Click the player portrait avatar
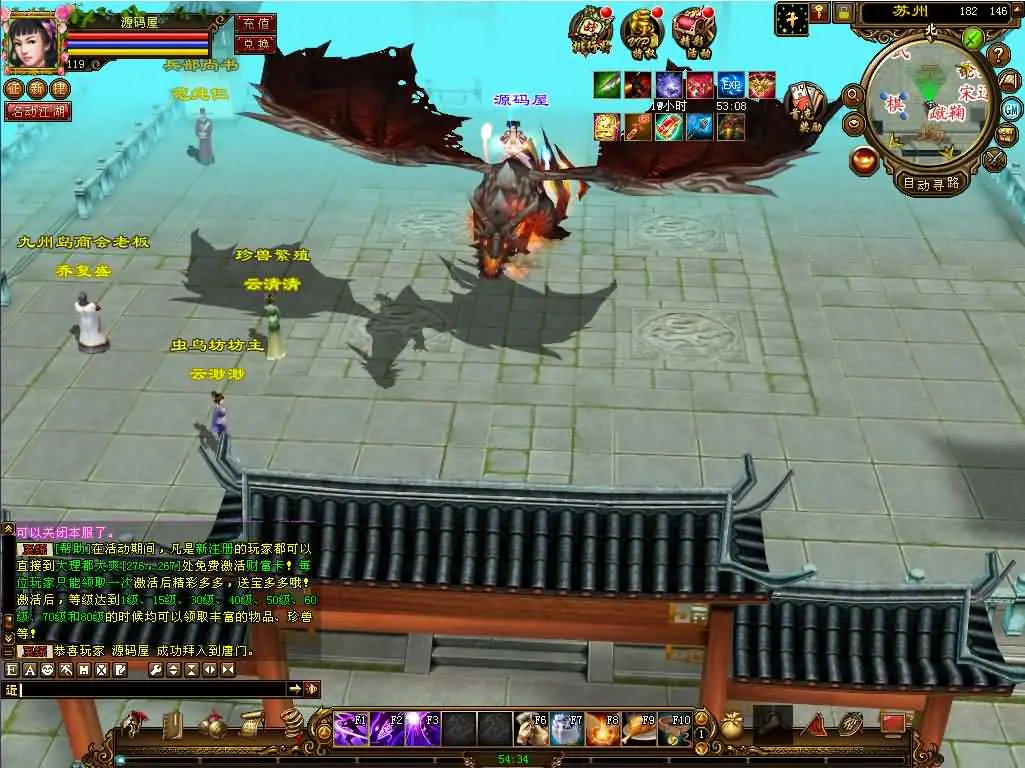Image resolution: width=1025 pixels, height=768 pixels. point(32,40)
